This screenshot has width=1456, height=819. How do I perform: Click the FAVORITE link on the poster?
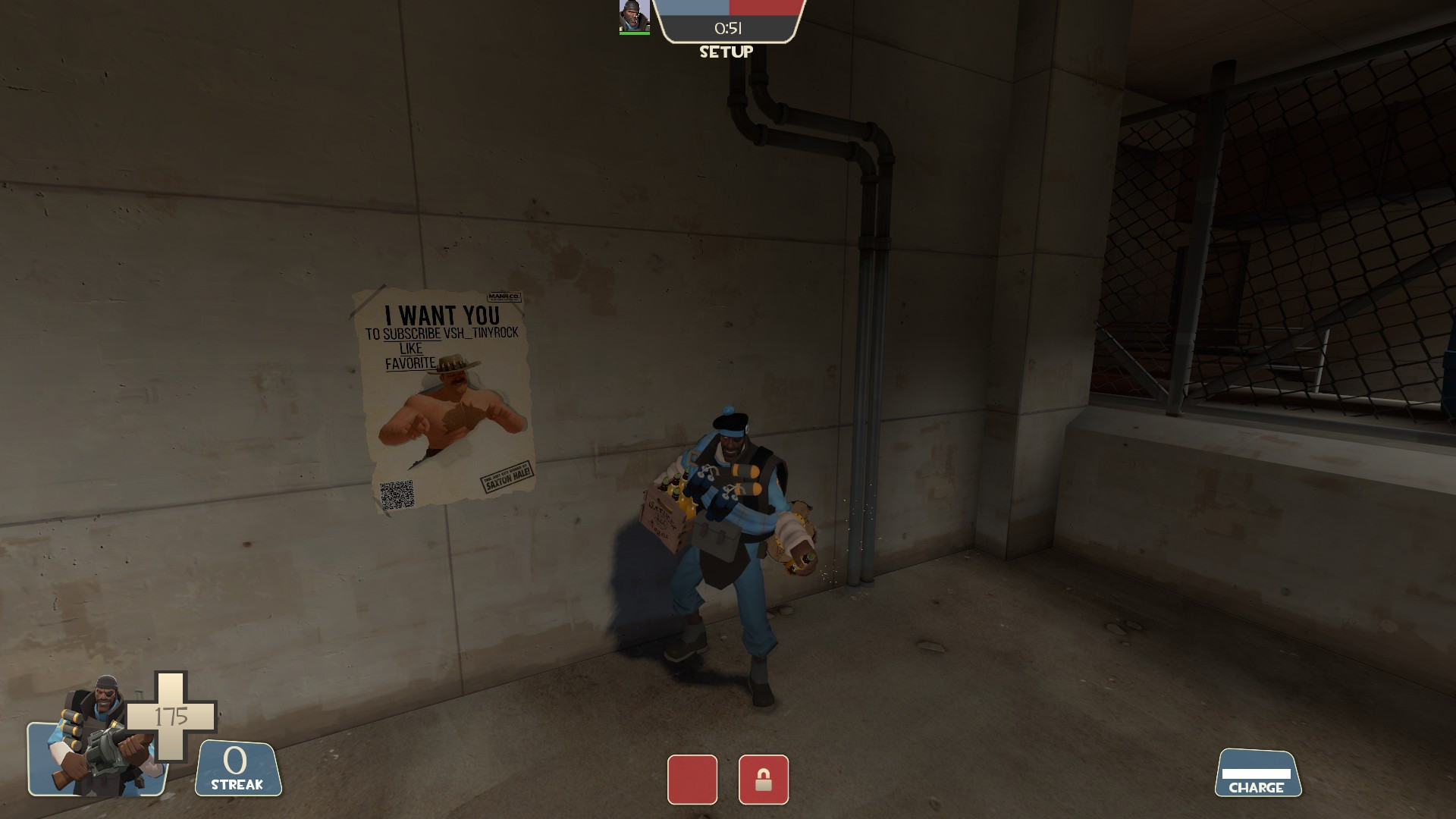point(411,364)
